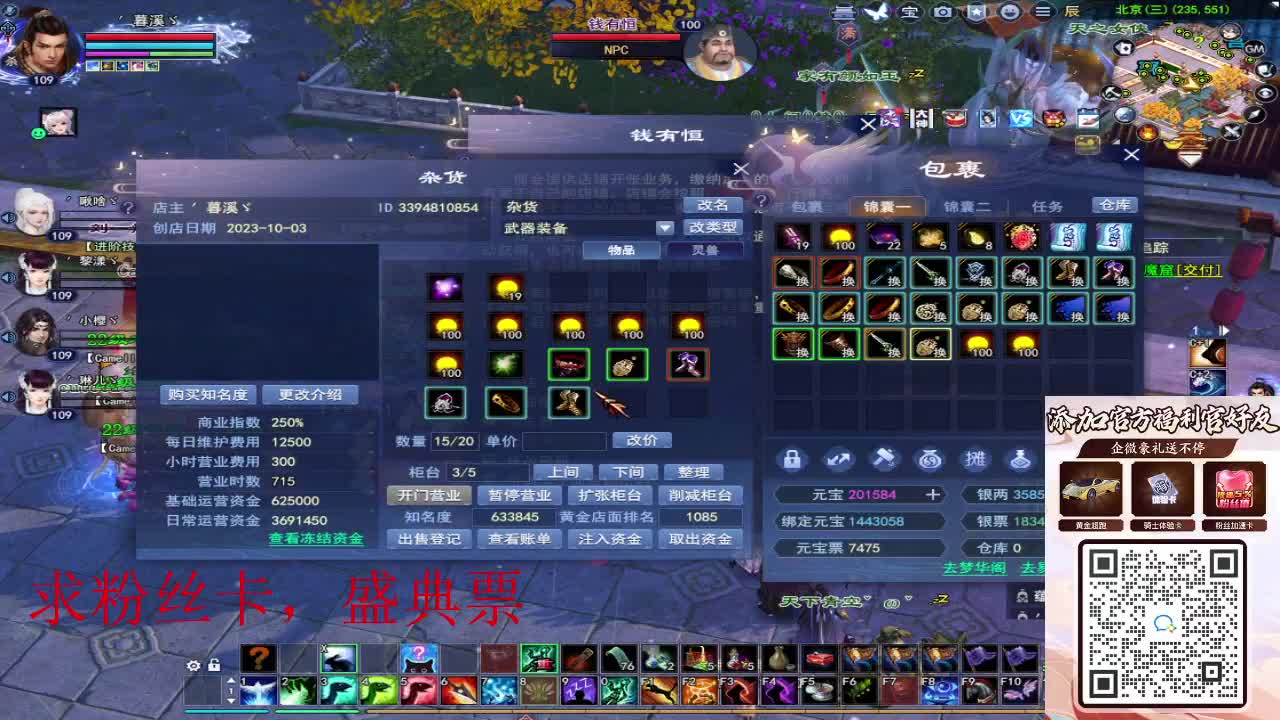Toggle 开门营业 to open the shop
The width and height of the screenshot is (1280, 720).
[428, 492]
